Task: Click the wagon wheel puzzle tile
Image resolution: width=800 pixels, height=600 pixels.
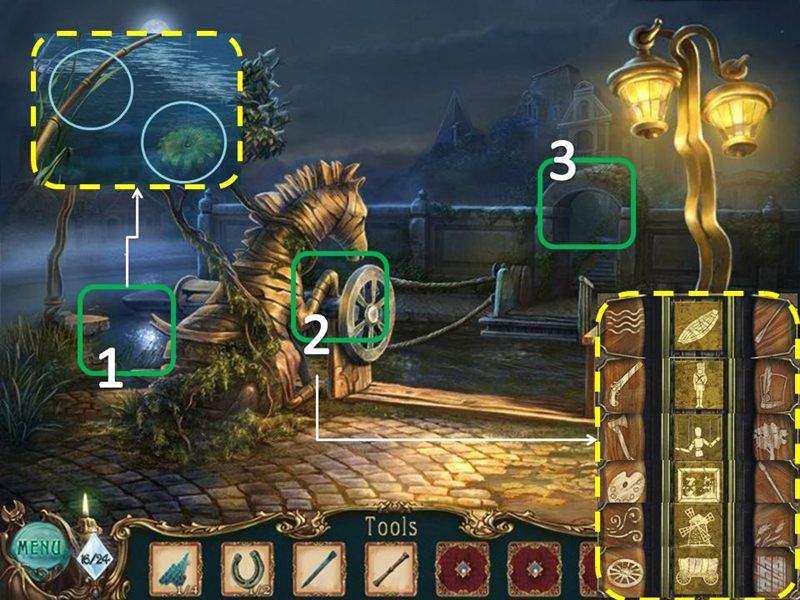Action: (x=622, y=573)
